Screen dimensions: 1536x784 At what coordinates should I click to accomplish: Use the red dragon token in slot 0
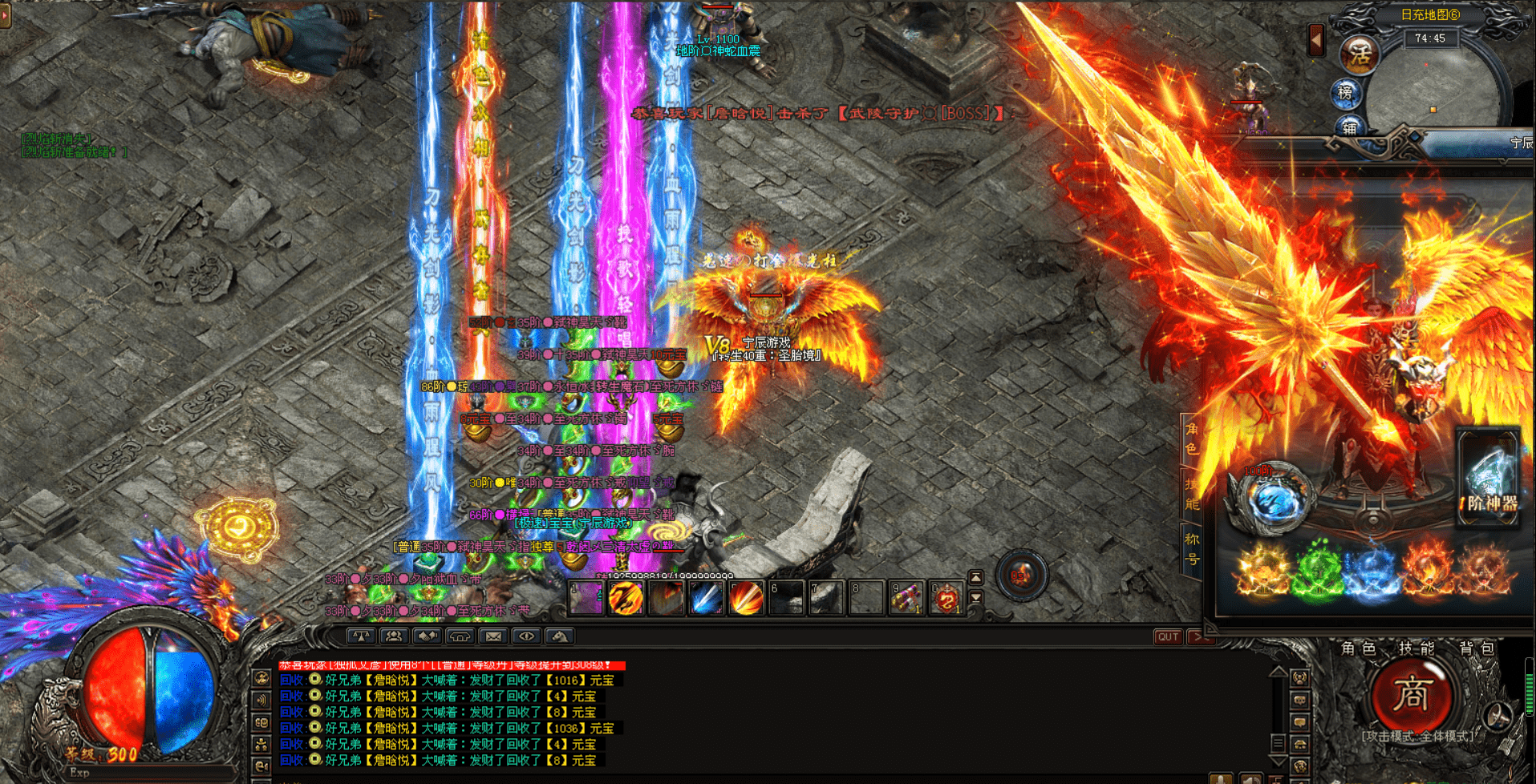point(946,599)
